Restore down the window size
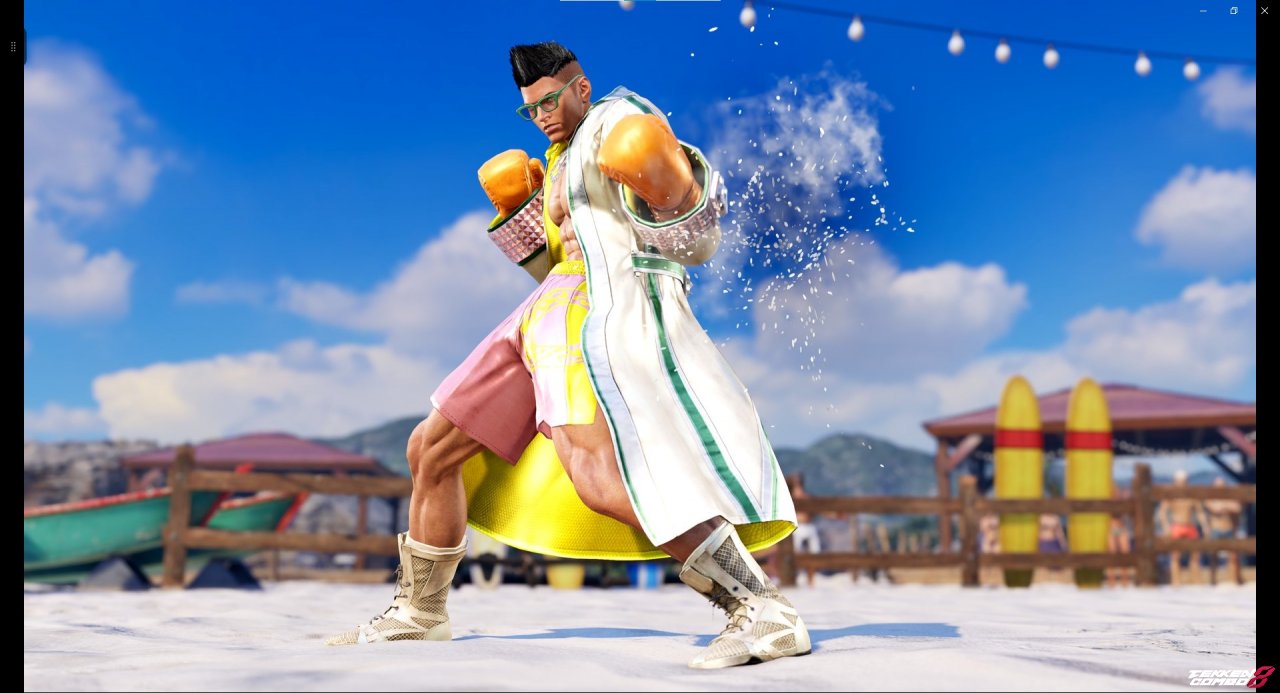This screenshot has height=693, width=1280. 1234,10
